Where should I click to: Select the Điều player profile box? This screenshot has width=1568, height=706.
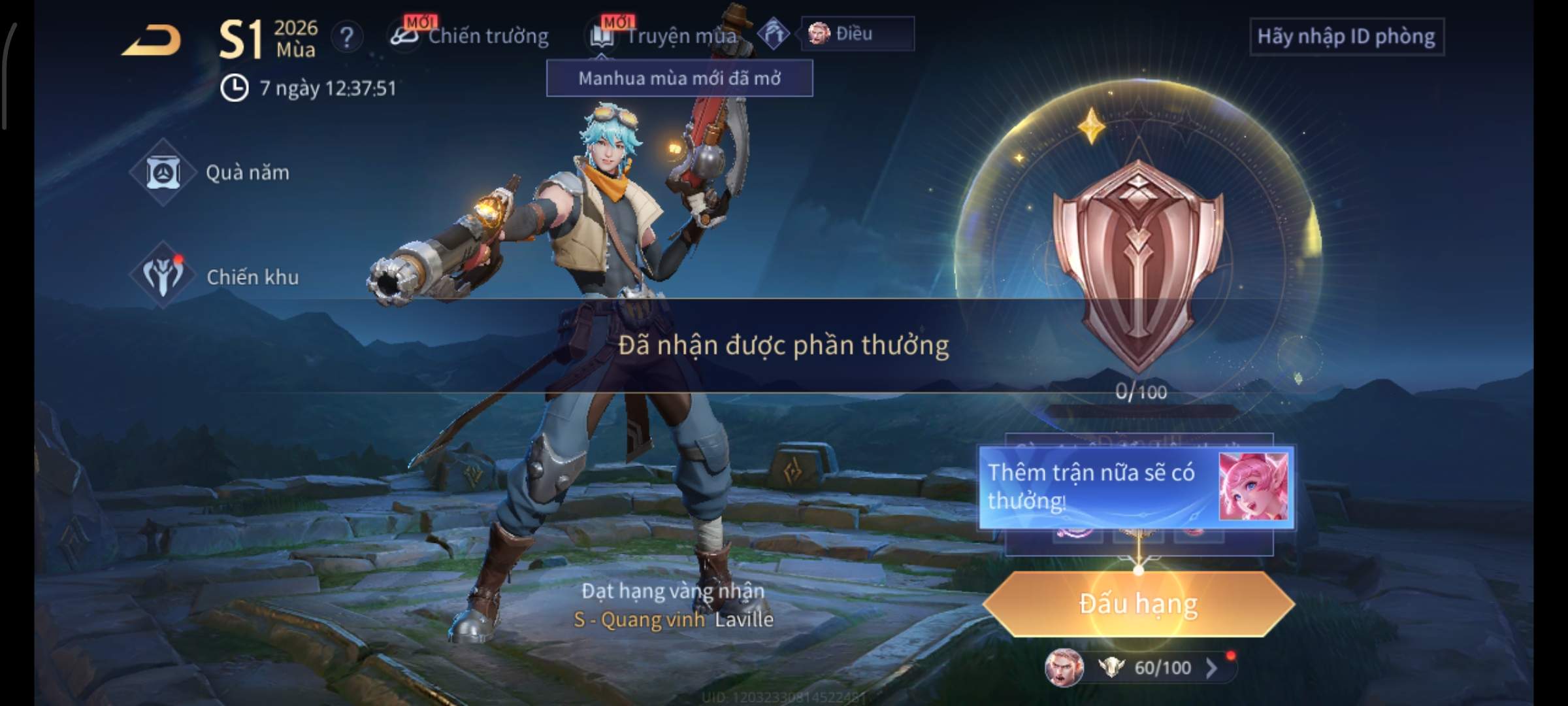tap(857, 33)
